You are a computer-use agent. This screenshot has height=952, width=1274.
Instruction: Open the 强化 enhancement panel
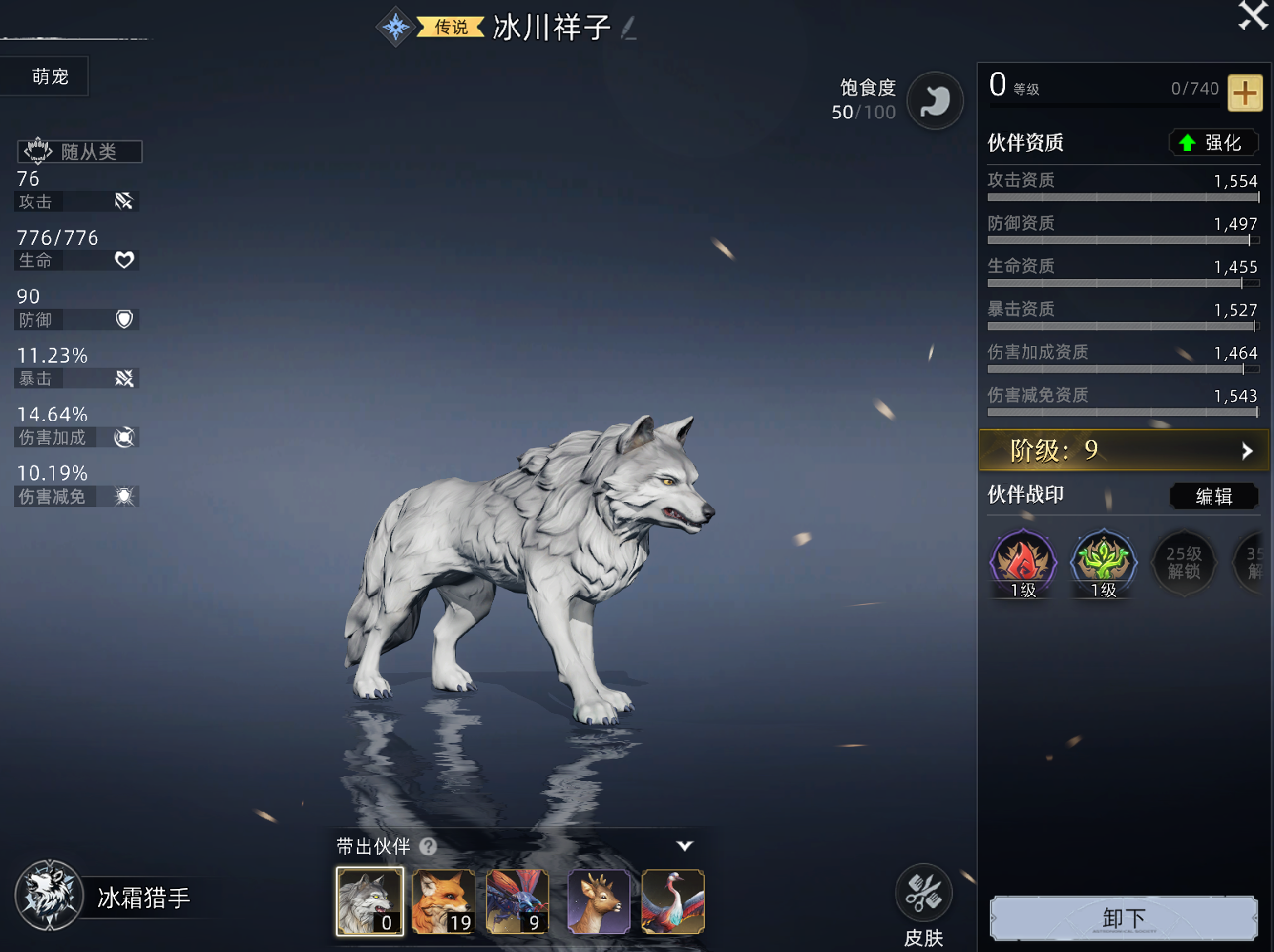click(1214, 142)
